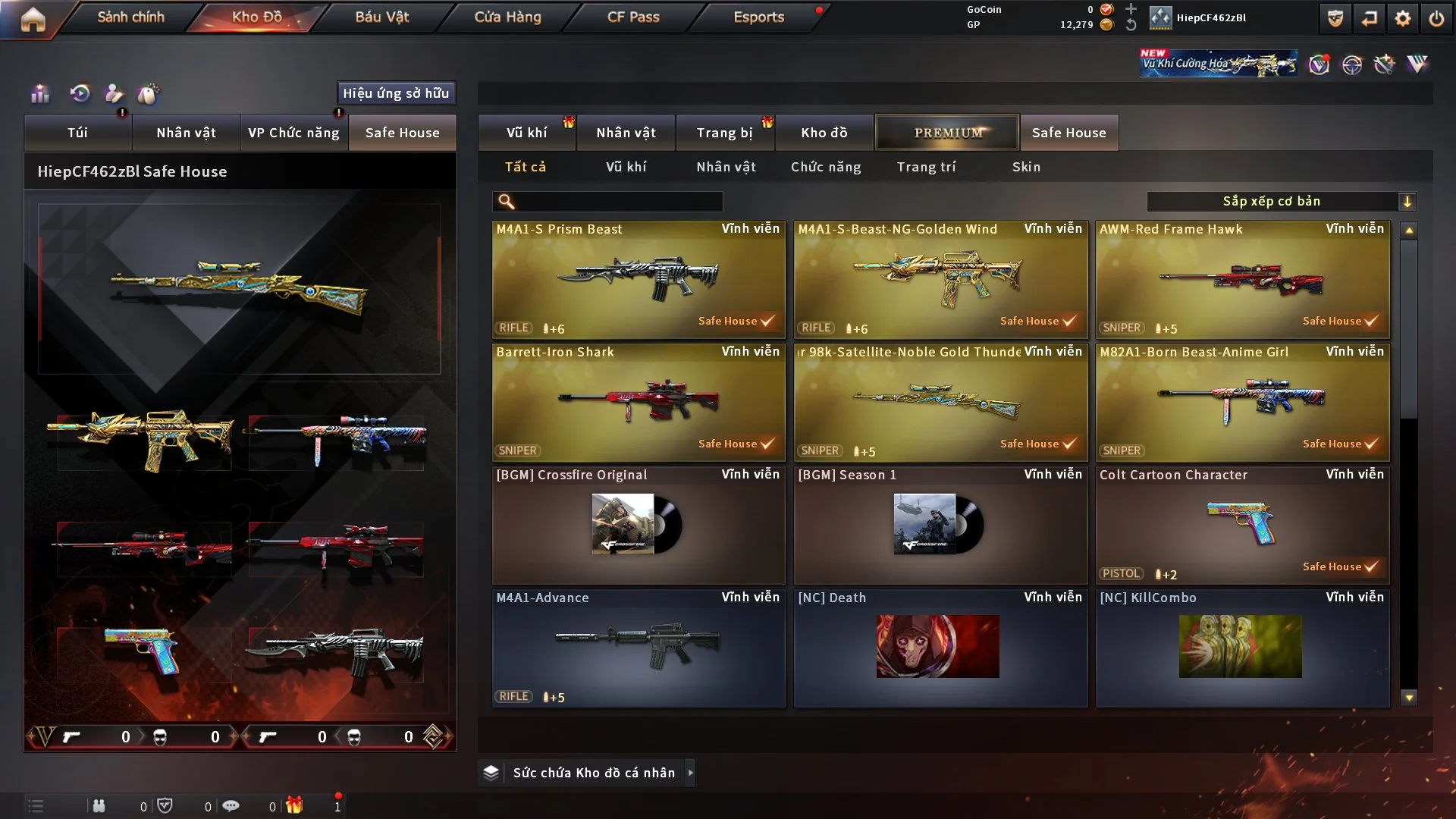1456x819 pixels.
Task: Open settings with the gear icon
Action: click(x=1403, y=18)
